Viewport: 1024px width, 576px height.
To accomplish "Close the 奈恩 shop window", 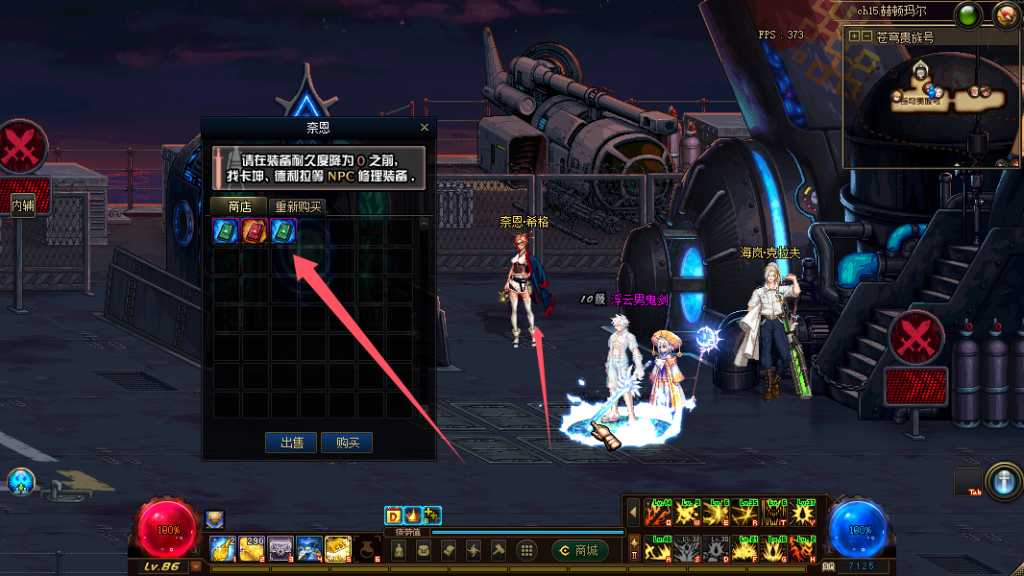I will [424, 128].
